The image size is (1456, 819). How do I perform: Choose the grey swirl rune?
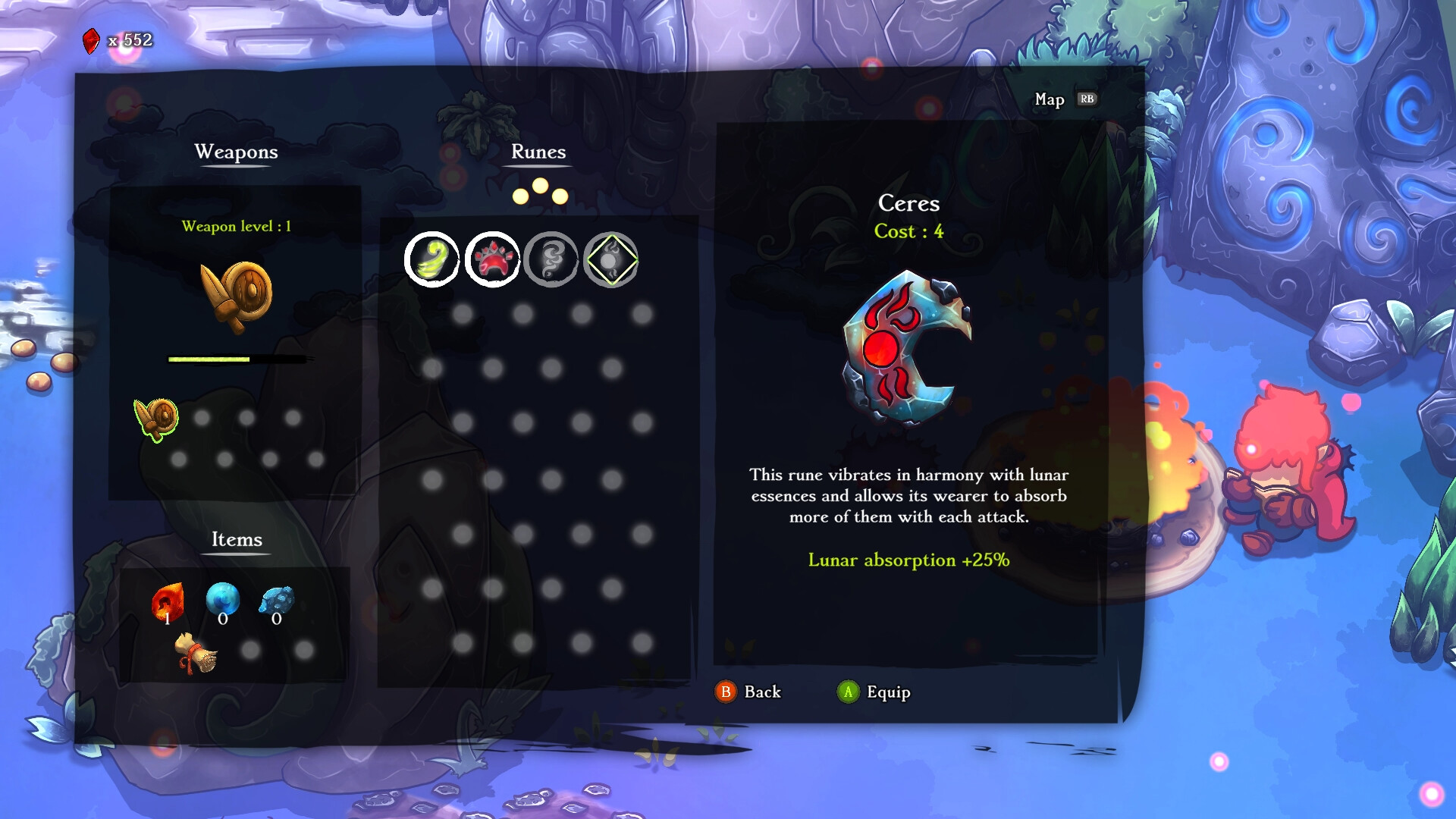click(551, 259)
